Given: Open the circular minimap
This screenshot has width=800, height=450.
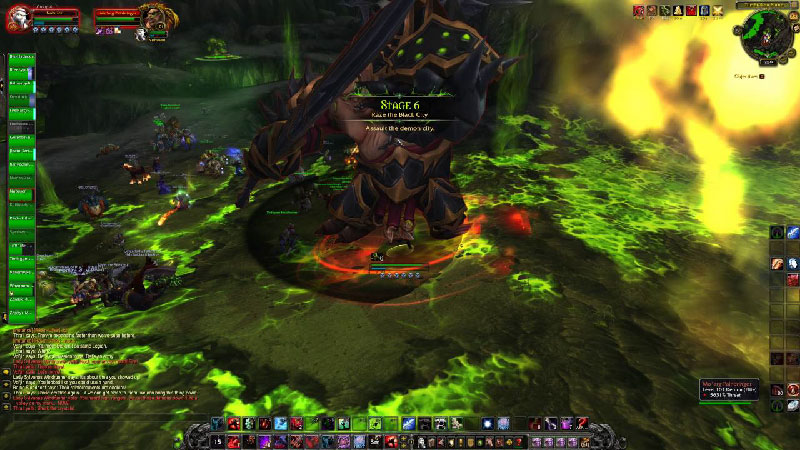Looking at the screenshot, I should point(760,38).
